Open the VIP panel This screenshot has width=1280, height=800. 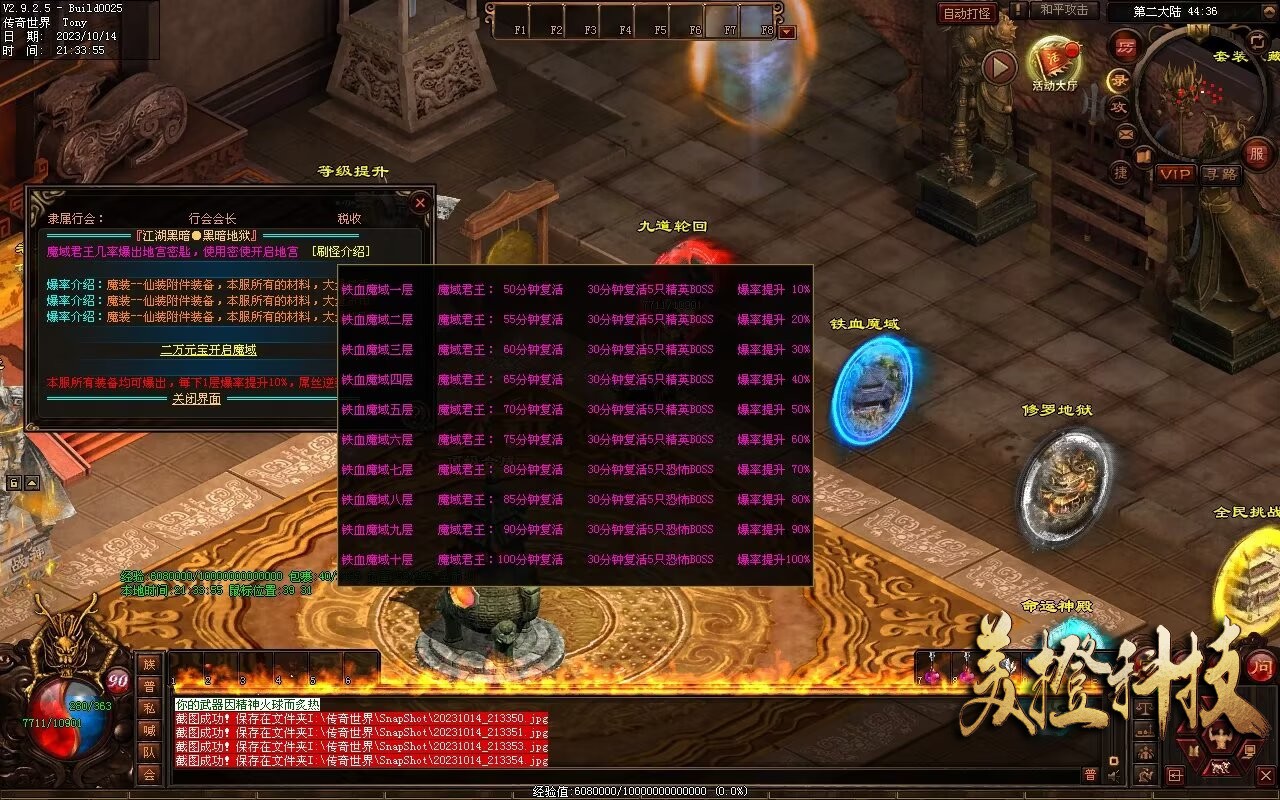coord(1175,174)
